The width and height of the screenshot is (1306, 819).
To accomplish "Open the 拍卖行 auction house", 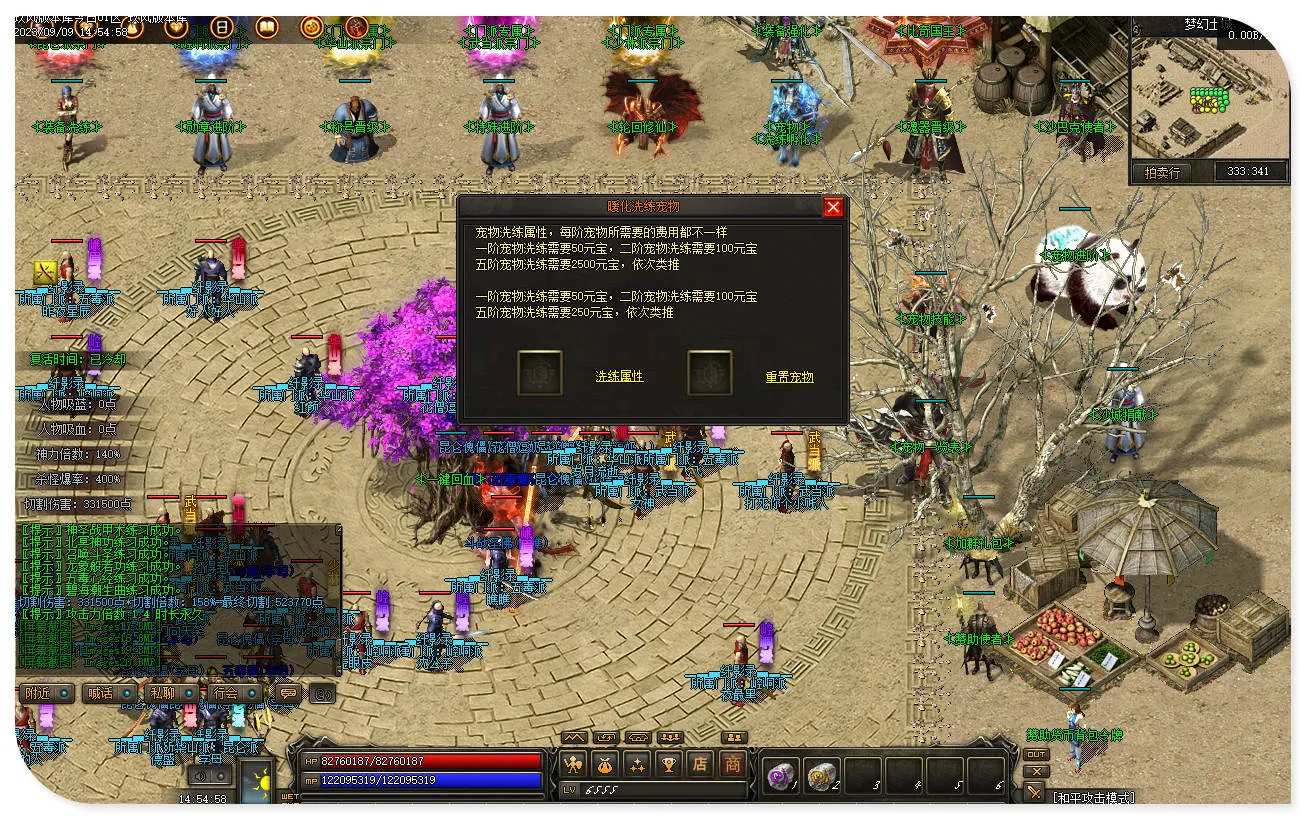I will click(1161, 172).
